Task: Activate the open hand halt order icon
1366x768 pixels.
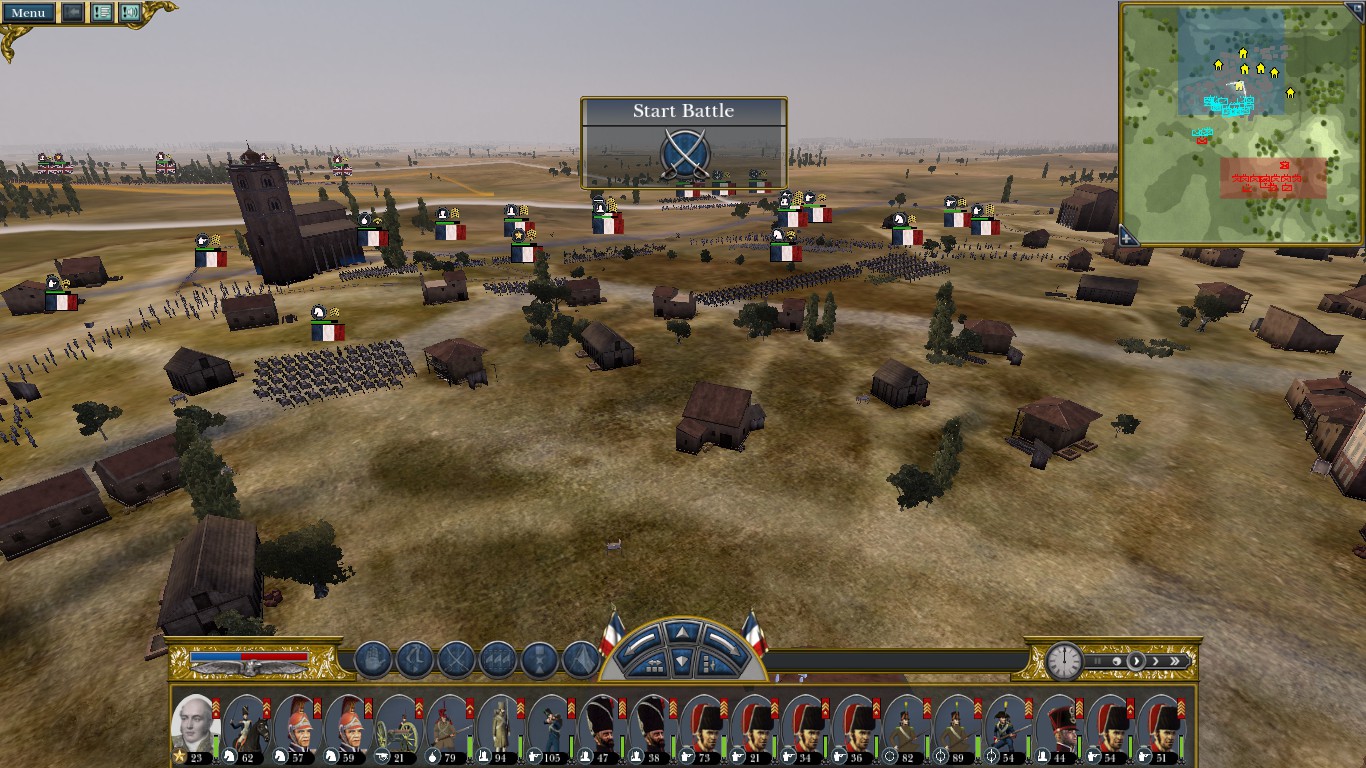Action: point(372,660)
